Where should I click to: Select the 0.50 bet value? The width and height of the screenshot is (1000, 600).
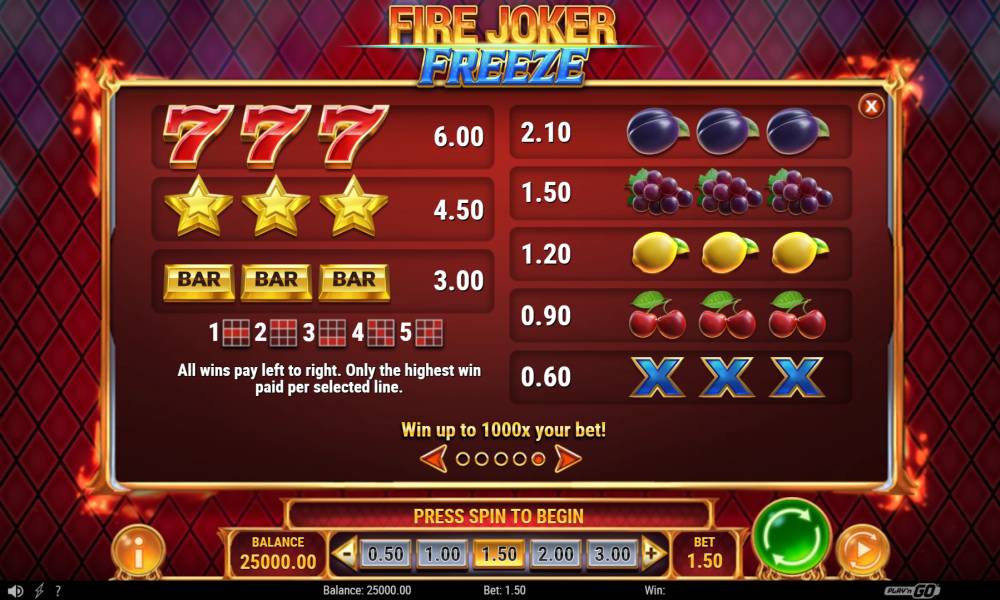(386, 554)
